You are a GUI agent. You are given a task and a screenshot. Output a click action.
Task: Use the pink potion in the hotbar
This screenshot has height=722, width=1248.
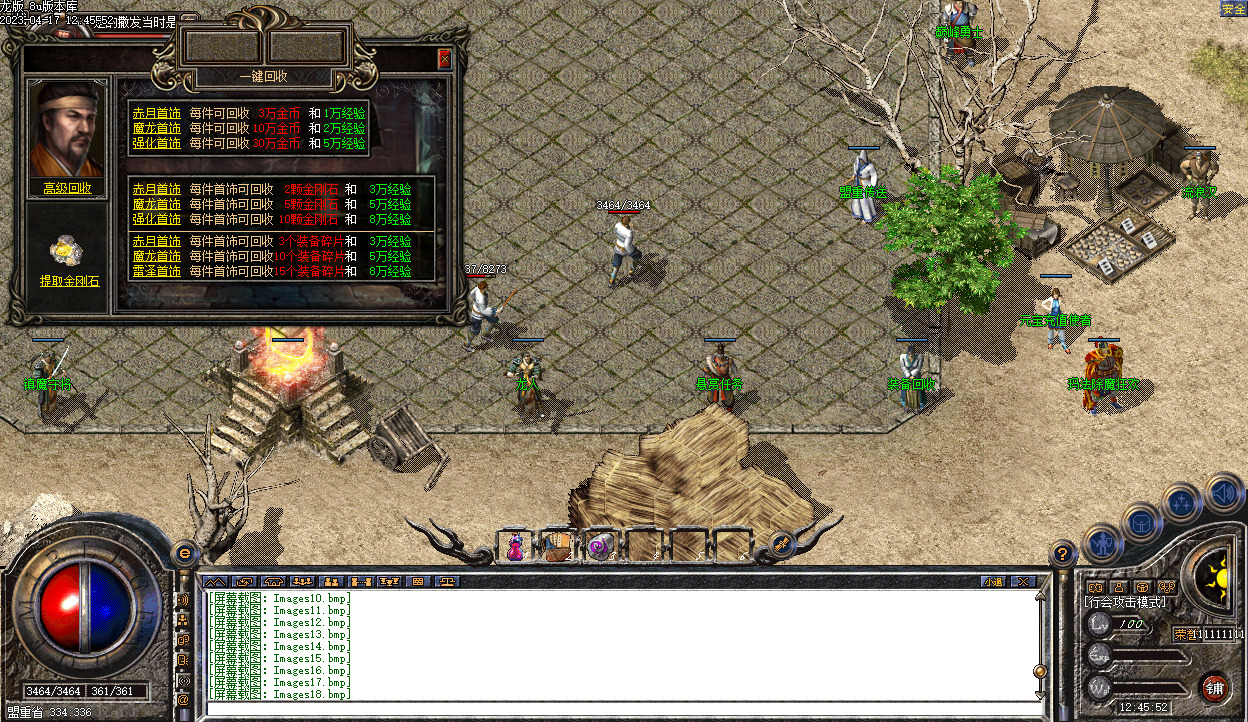[516, 546]
